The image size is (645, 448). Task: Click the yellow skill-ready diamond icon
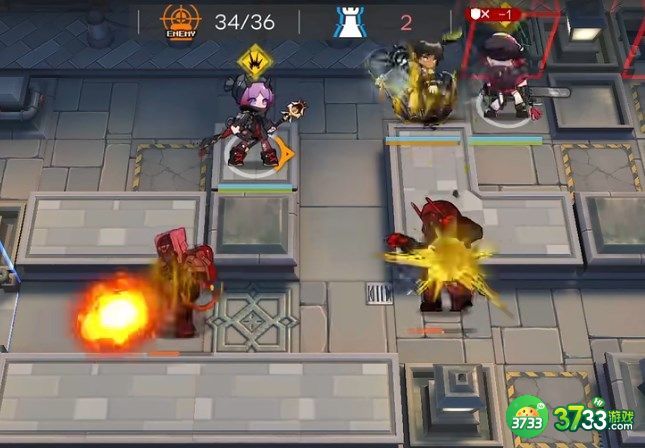(256, 60)
